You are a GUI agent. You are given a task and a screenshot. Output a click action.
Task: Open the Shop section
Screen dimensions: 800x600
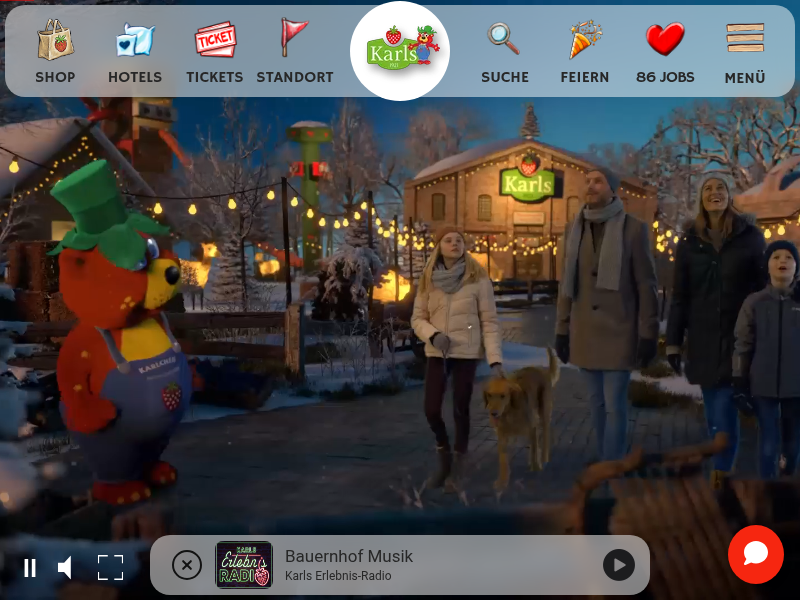point(55,52)
